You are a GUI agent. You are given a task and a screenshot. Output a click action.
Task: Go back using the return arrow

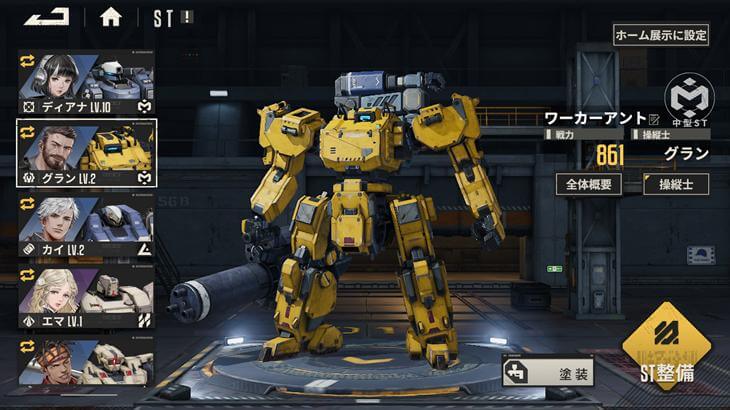(x=46, y=16)
